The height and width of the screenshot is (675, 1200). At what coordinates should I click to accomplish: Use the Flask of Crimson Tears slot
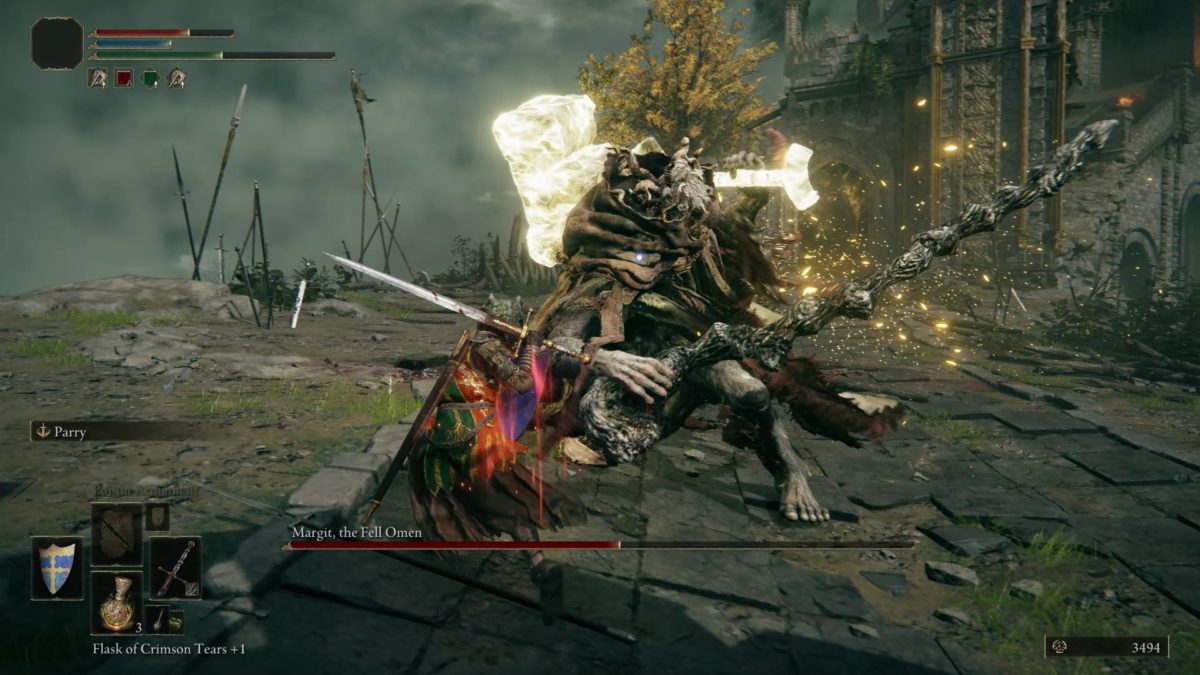click(116, 603)
